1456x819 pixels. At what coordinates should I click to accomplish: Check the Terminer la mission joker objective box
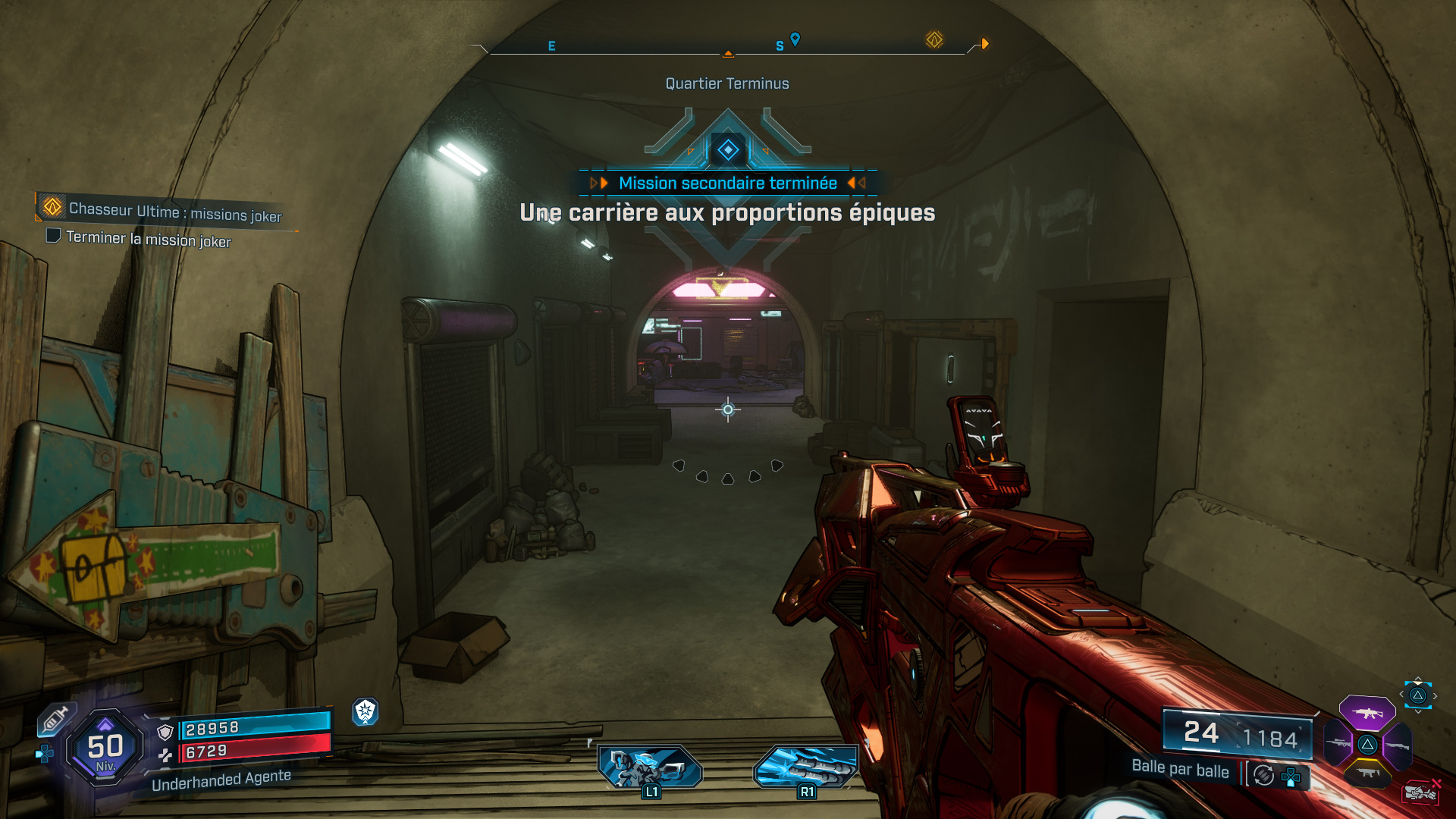tap(54, 237)
